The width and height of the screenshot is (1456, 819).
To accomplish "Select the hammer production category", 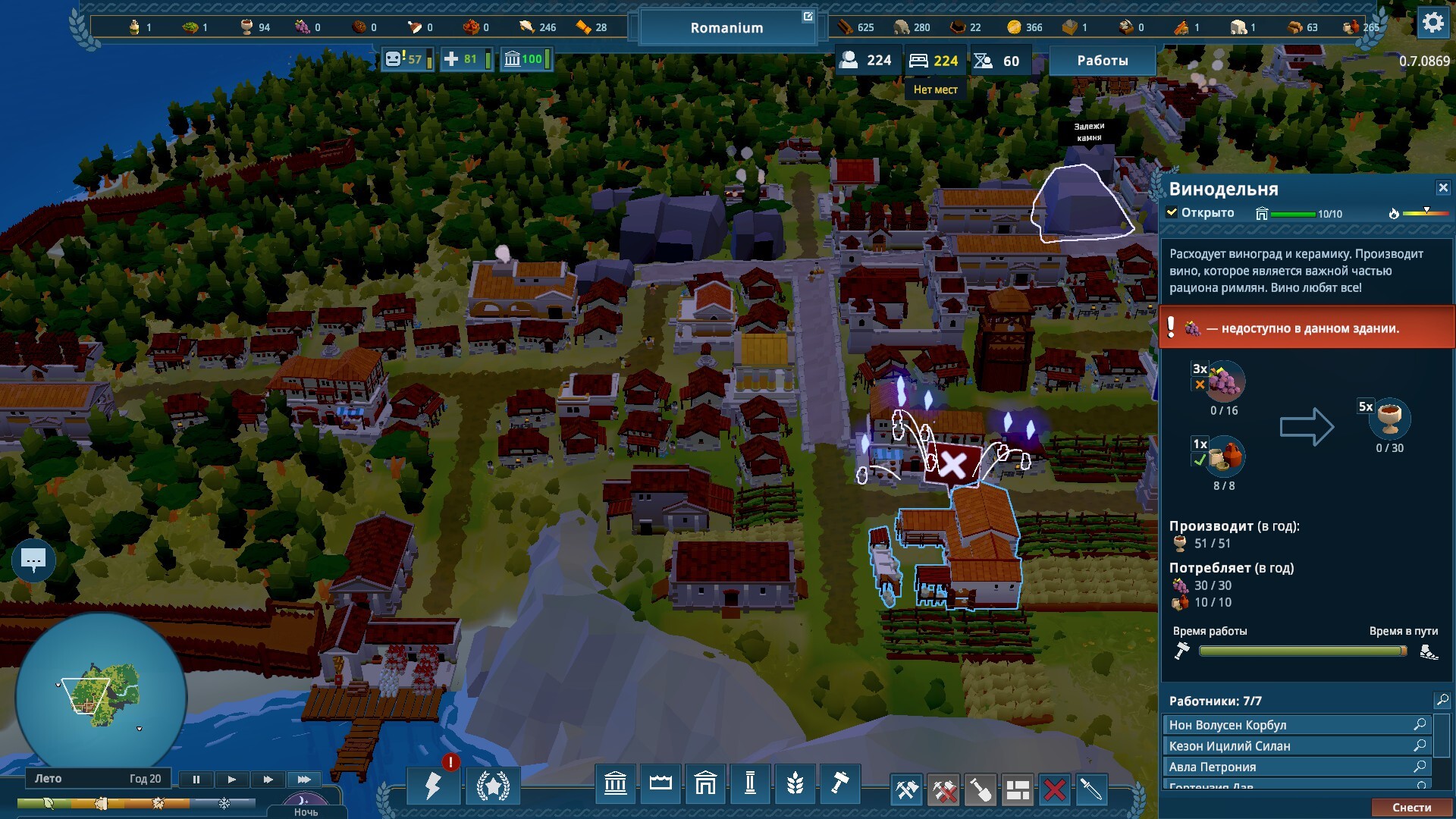I will point(839,784).
